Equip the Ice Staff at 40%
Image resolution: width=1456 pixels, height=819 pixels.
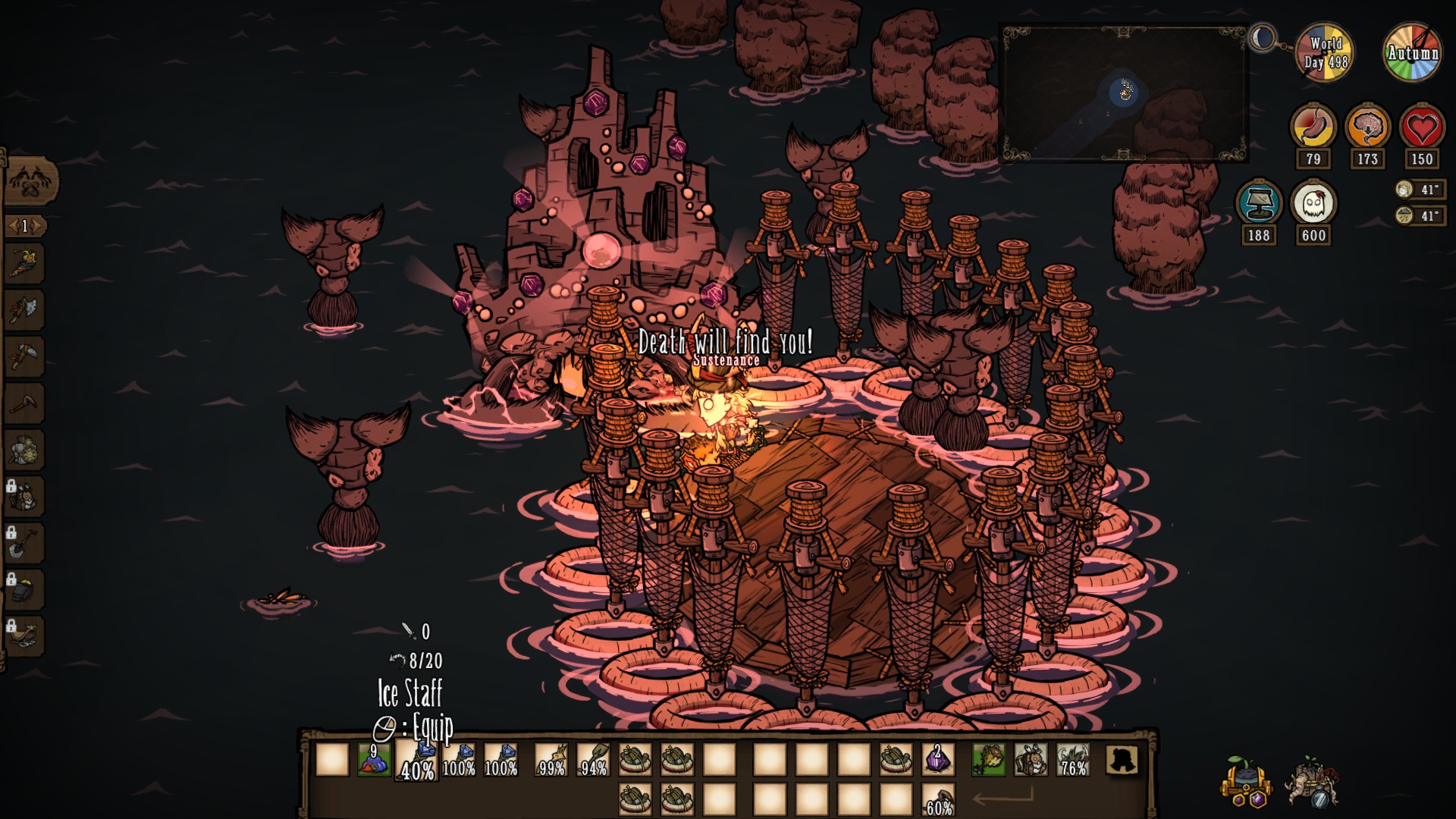(x=417, y=760)
